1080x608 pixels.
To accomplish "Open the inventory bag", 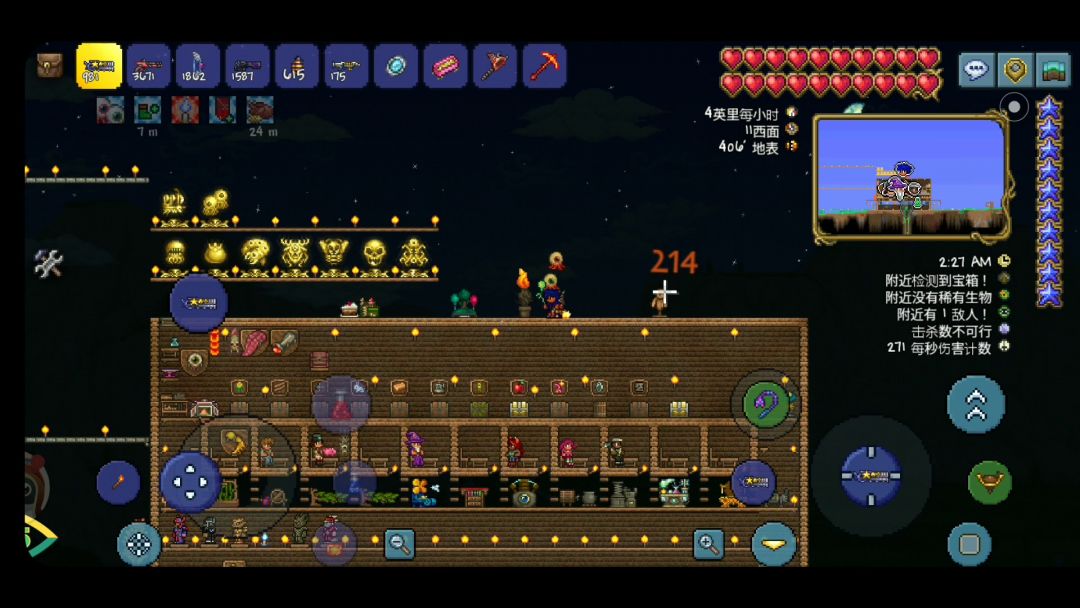I will (x=49, y=66).
